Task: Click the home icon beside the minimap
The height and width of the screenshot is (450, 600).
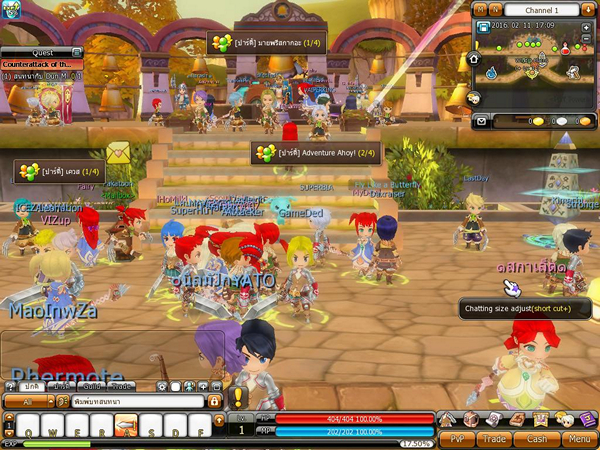Action: tap(474, 58)
